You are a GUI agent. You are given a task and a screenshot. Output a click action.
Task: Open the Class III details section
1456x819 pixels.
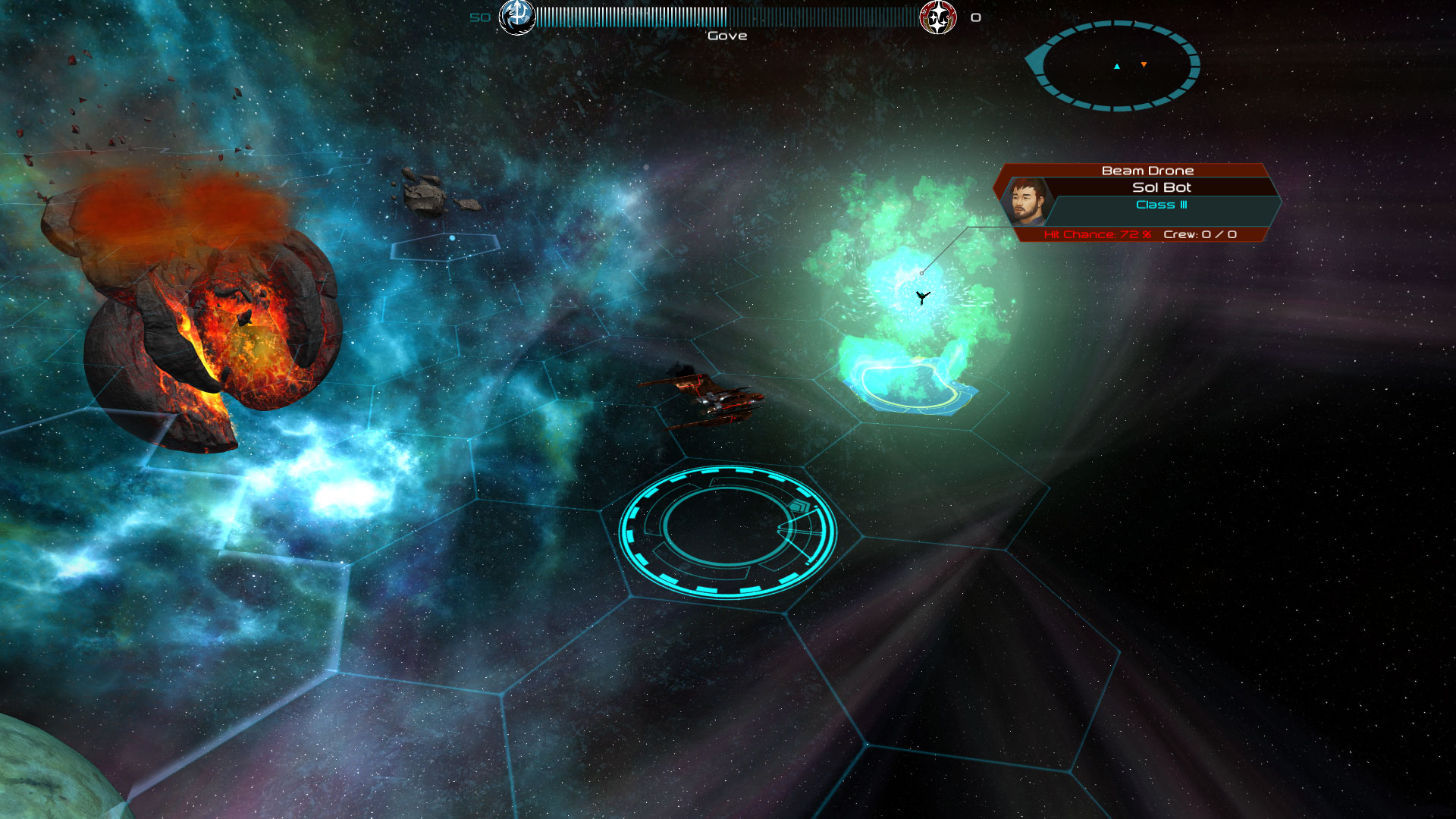click(x=1160, y=204)
